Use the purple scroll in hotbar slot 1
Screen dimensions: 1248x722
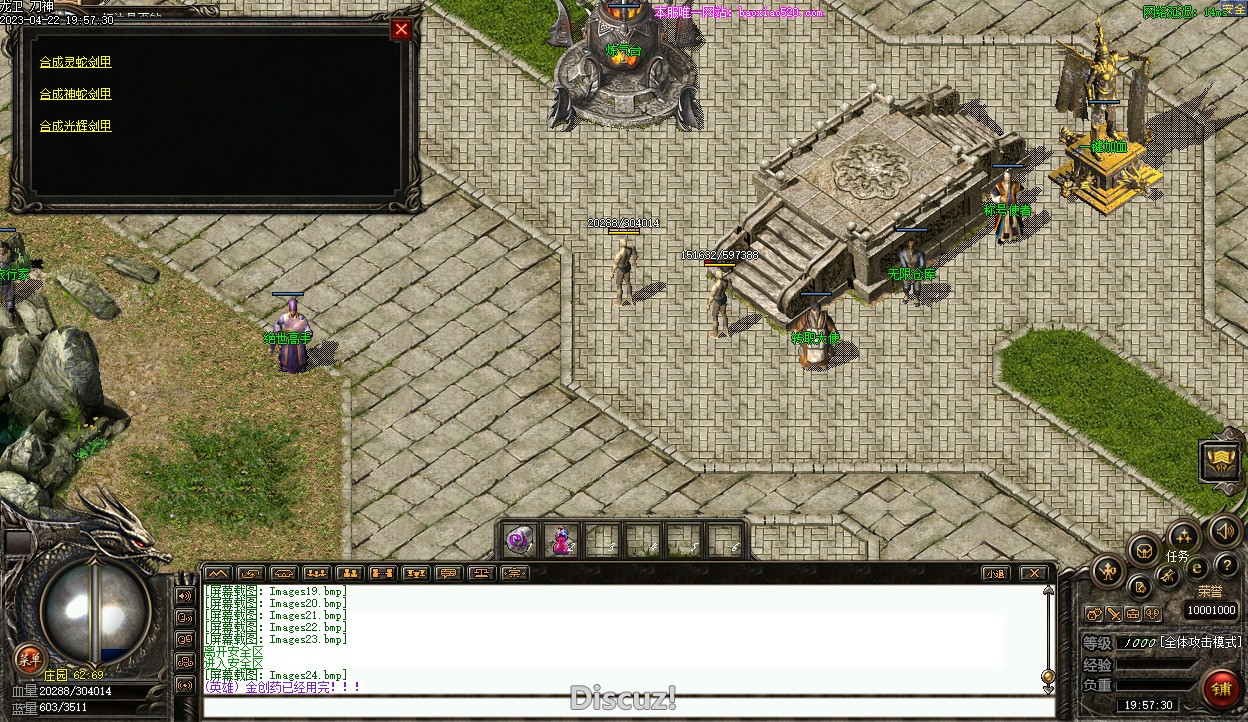coord(520,541)
